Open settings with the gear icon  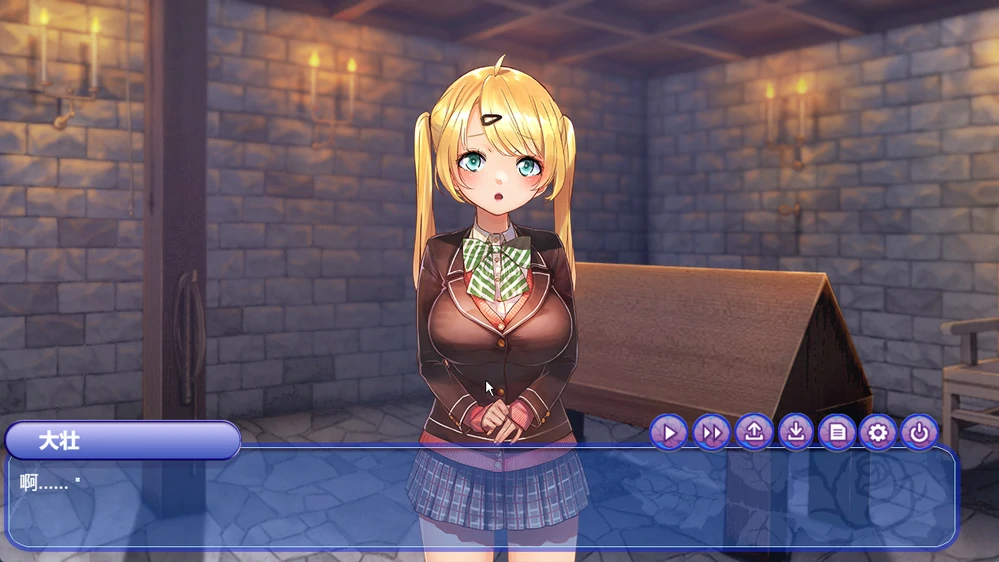[x=878, y=433]
